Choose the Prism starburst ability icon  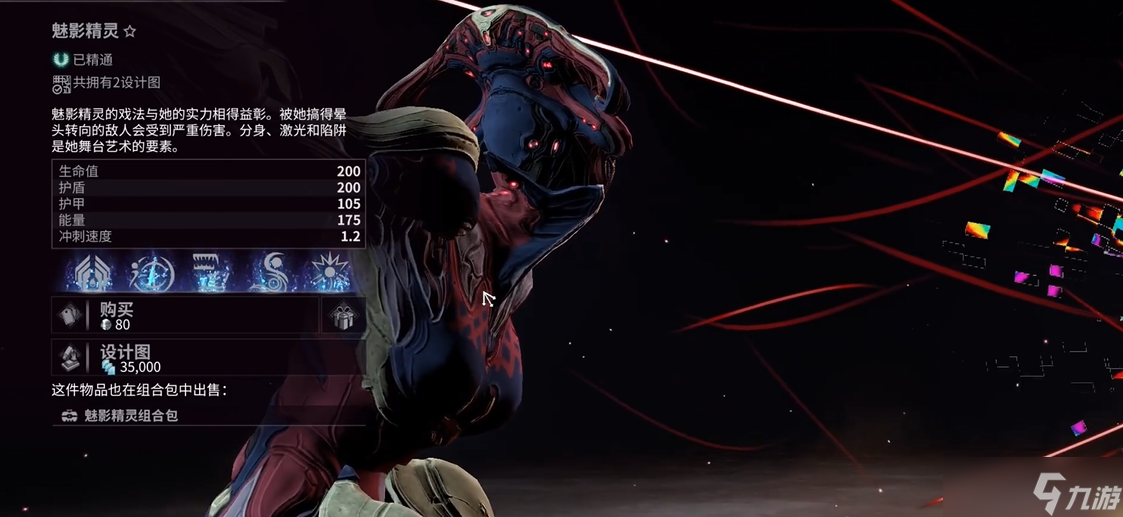[x=330, y=272]
